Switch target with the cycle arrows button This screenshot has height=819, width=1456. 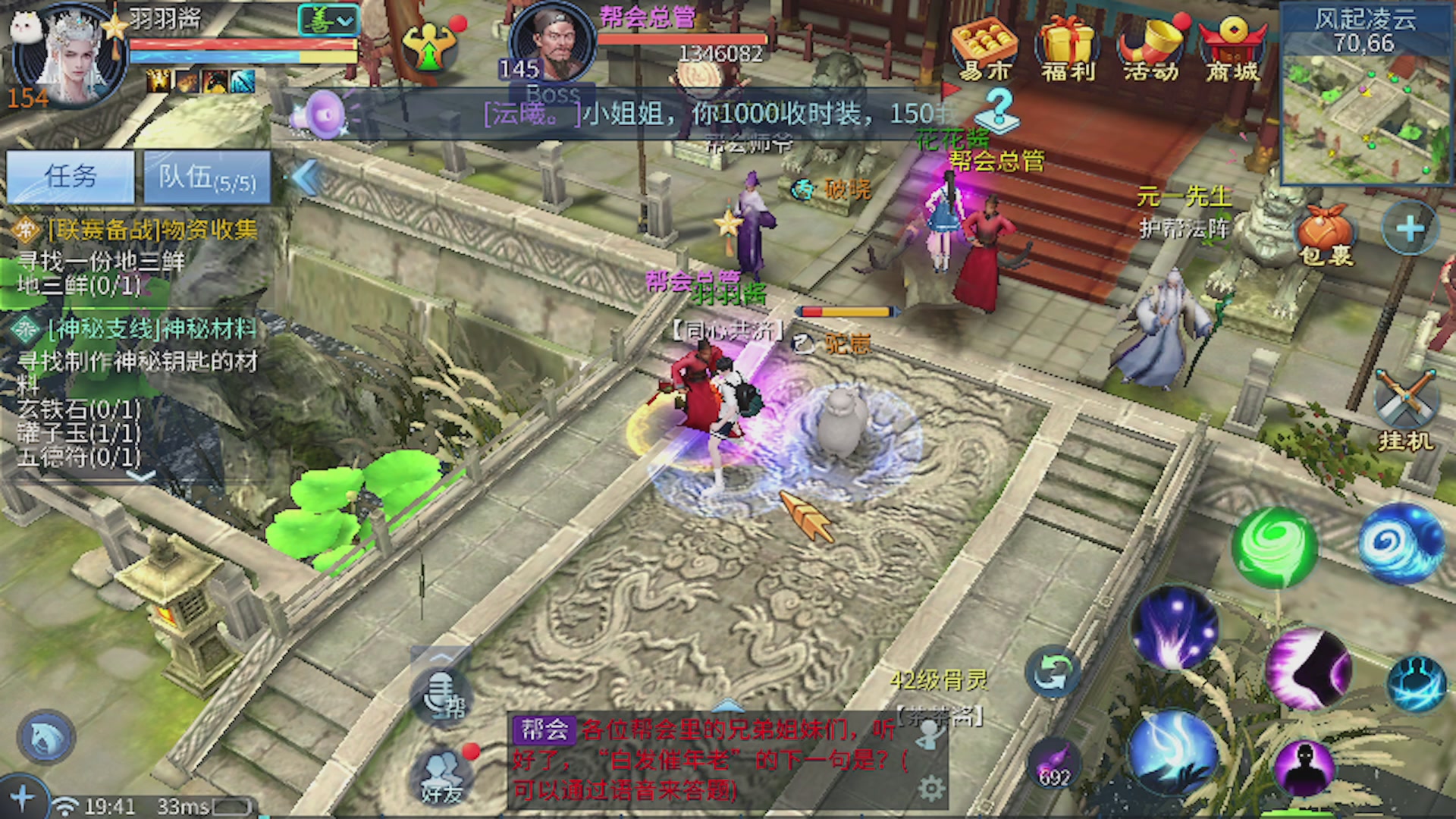pyautogui.click(x=1053, y=671)
